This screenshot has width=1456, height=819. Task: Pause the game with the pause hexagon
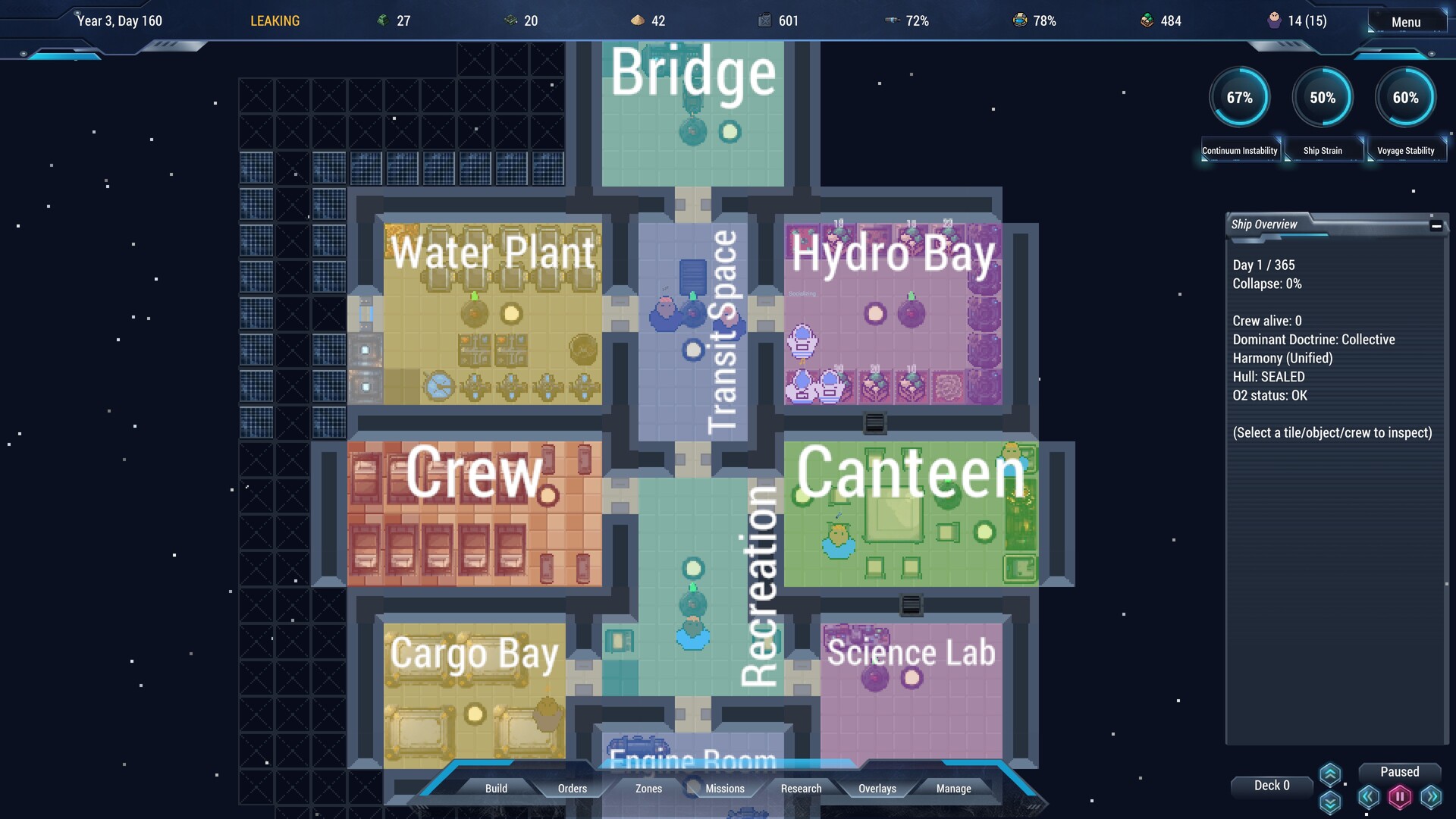coord(1399,795)
